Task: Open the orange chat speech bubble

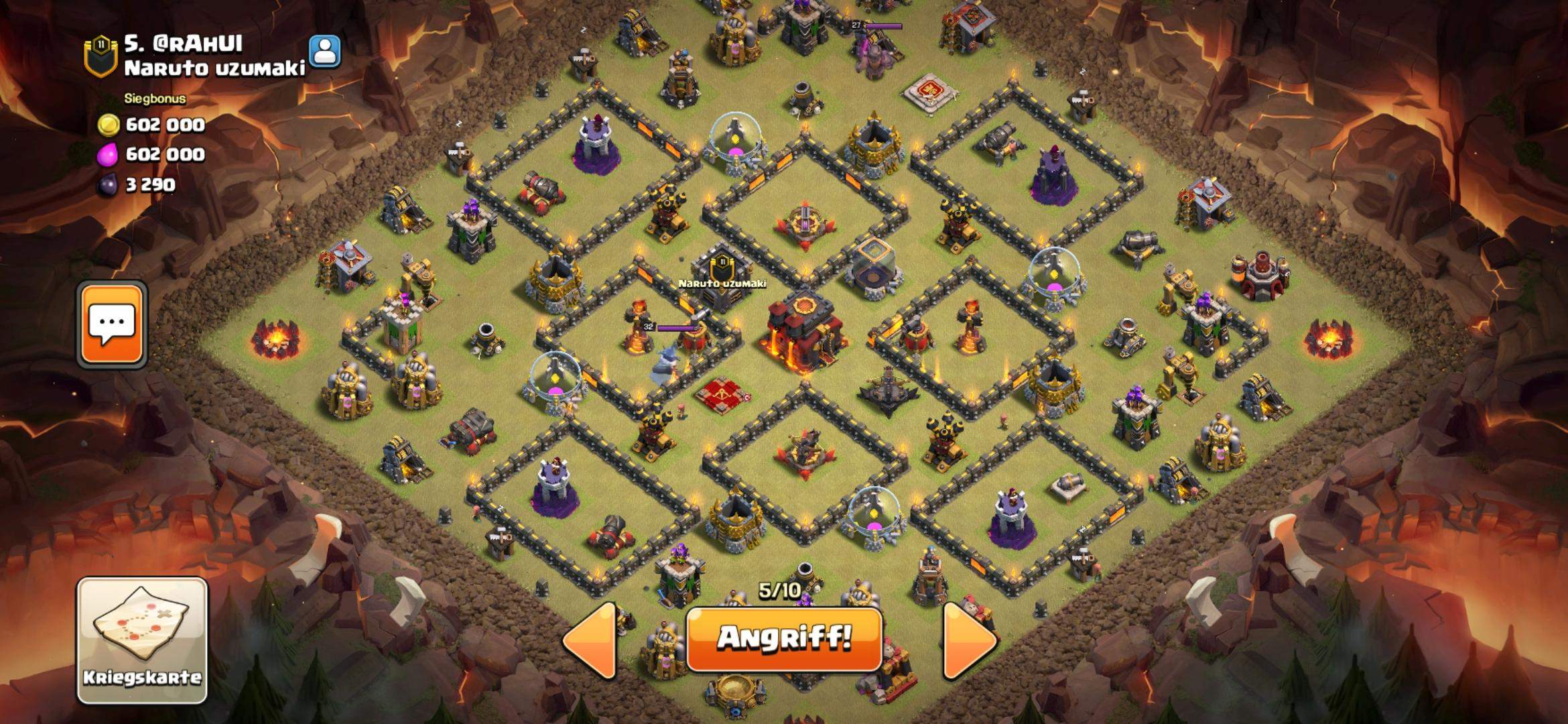Action: tap(112, 324)
